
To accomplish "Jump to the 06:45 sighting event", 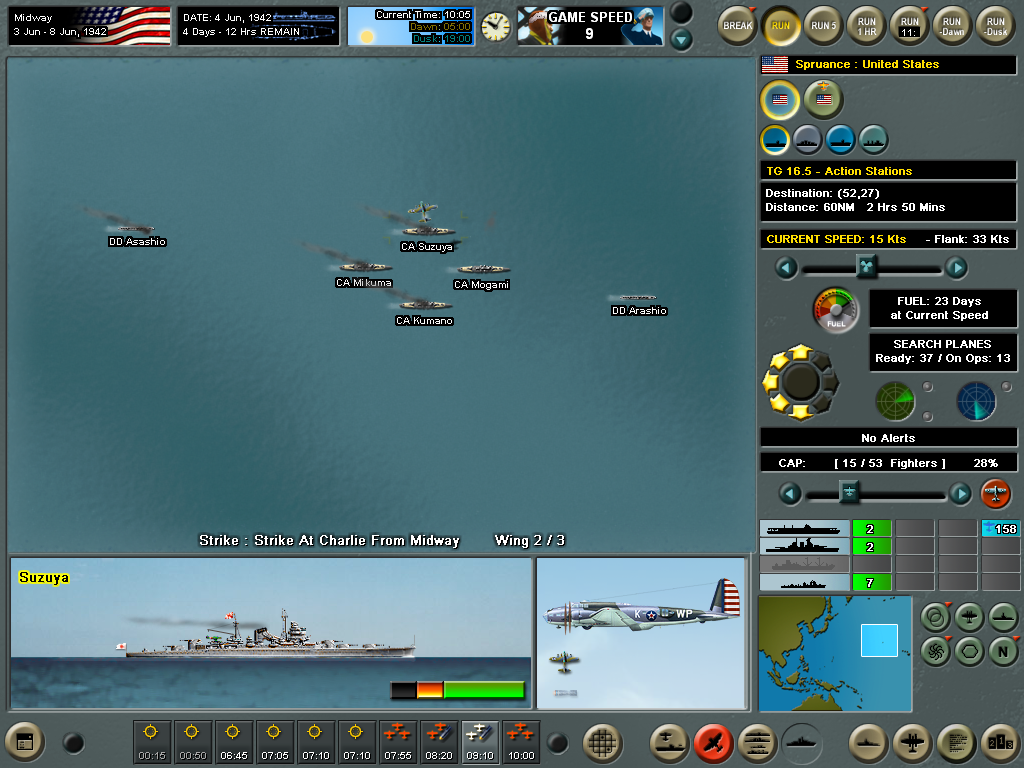I will tap(233, 741).
